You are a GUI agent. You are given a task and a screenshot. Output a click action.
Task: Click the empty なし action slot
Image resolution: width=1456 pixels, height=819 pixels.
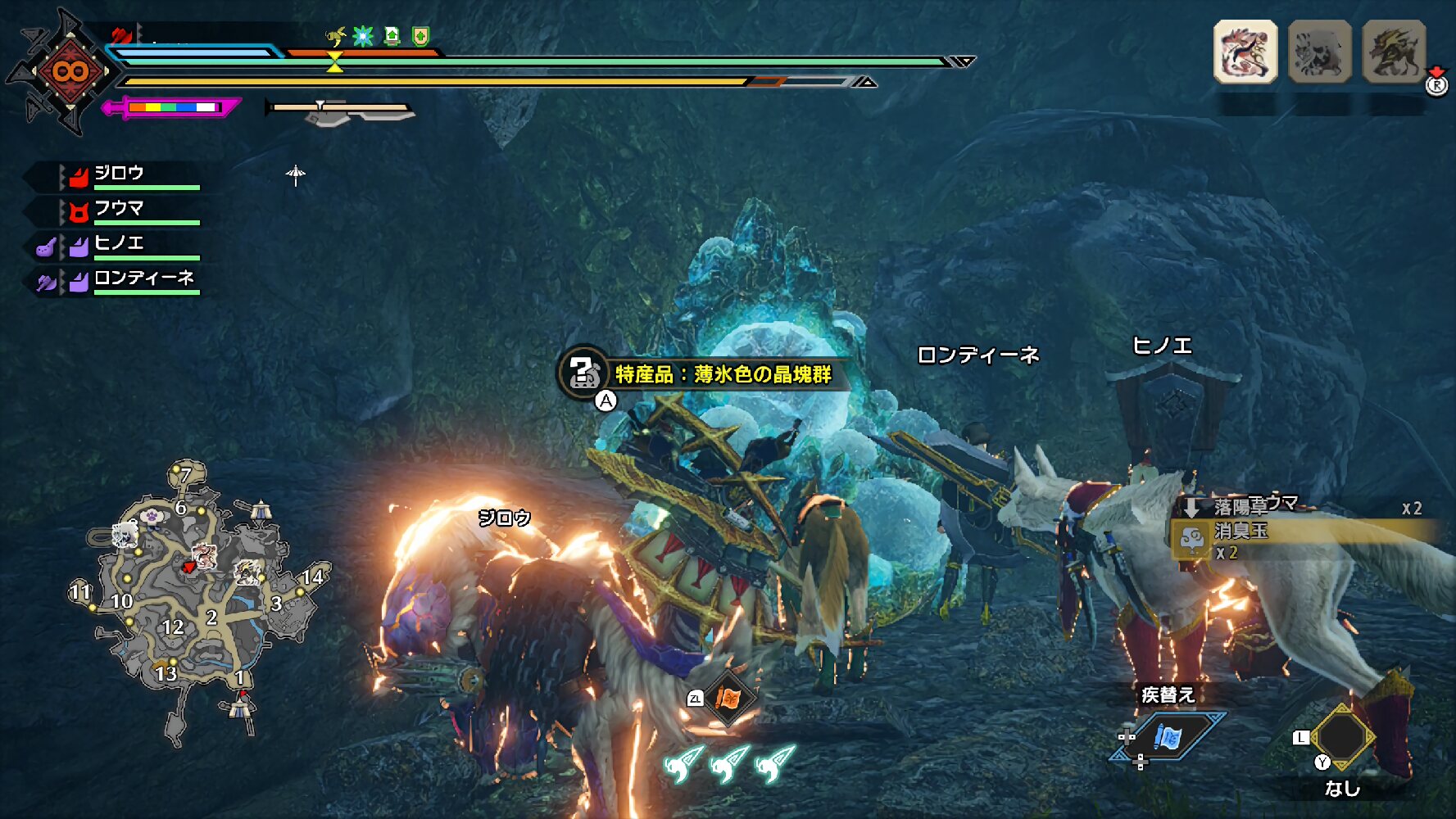[x=1341, y=738]
